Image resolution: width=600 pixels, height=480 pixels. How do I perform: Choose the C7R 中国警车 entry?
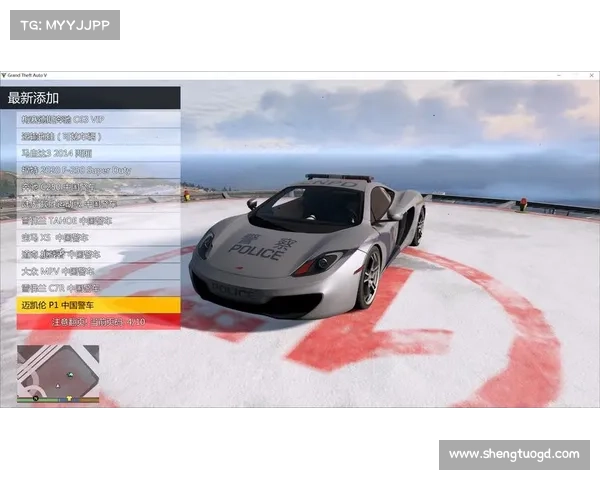[x=98, y=287]
